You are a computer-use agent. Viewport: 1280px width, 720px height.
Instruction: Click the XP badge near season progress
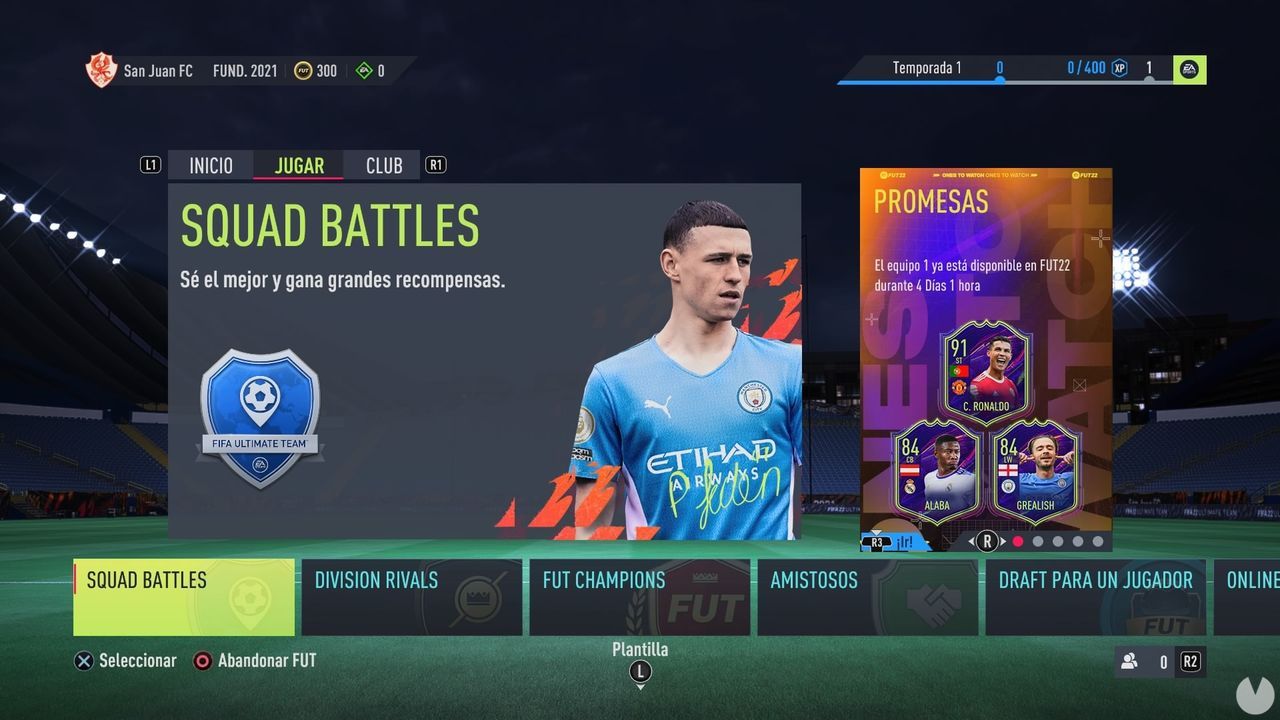click(1121, 69)
